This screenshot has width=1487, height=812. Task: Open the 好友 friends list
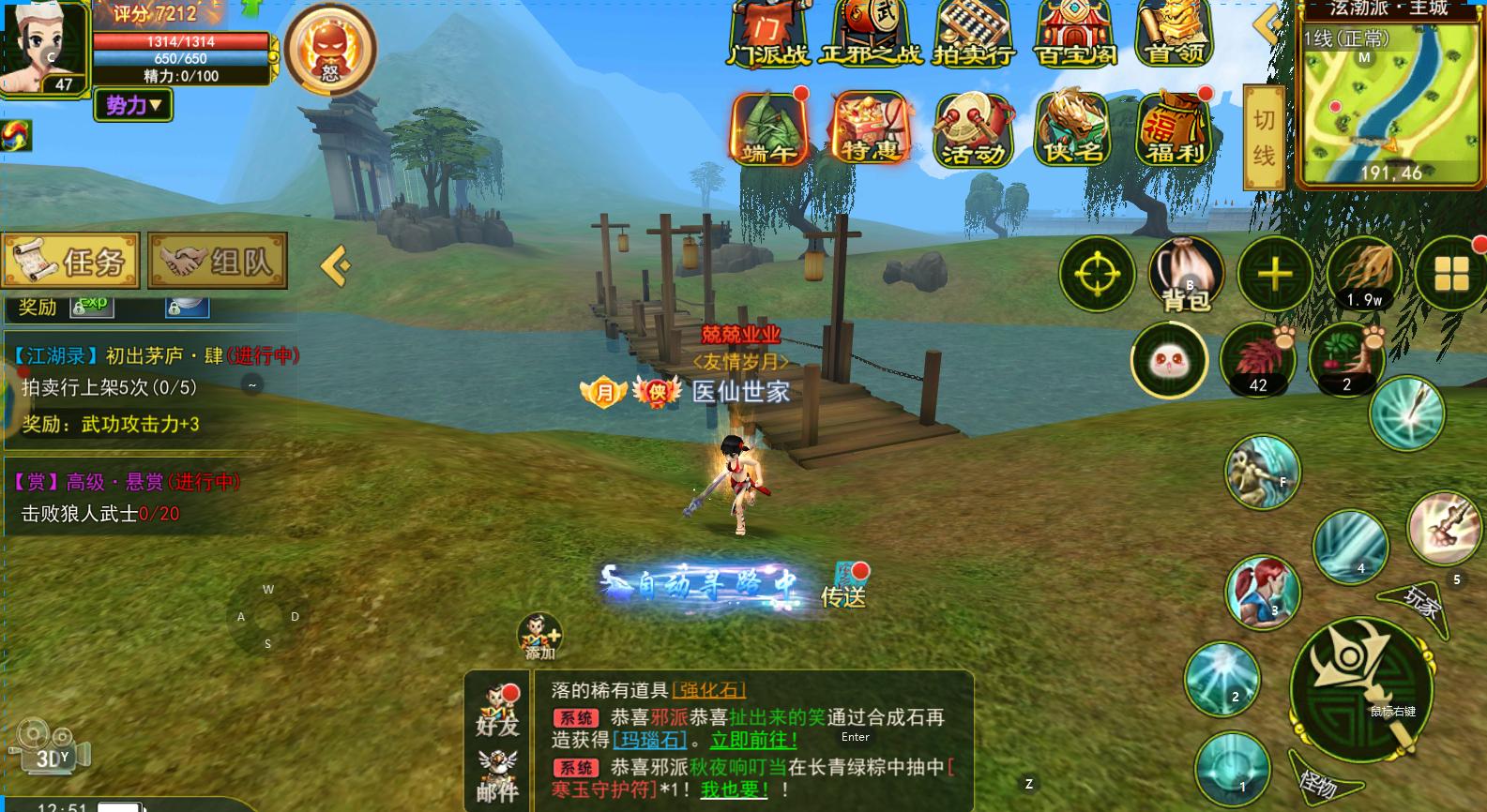497,712
